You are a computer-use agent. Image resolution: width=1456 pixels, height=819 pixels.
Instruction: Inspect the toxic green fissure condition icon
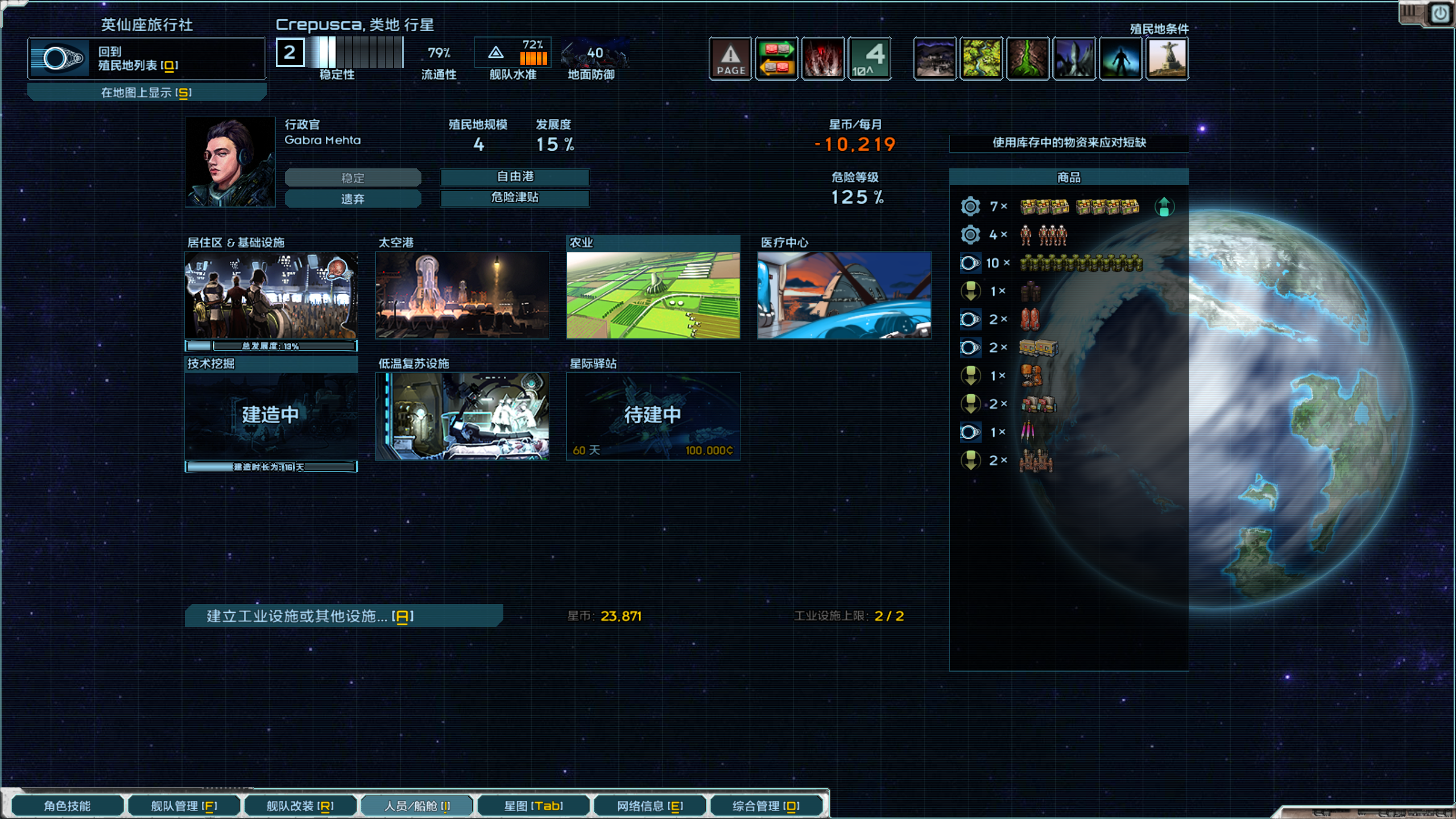1028,59
